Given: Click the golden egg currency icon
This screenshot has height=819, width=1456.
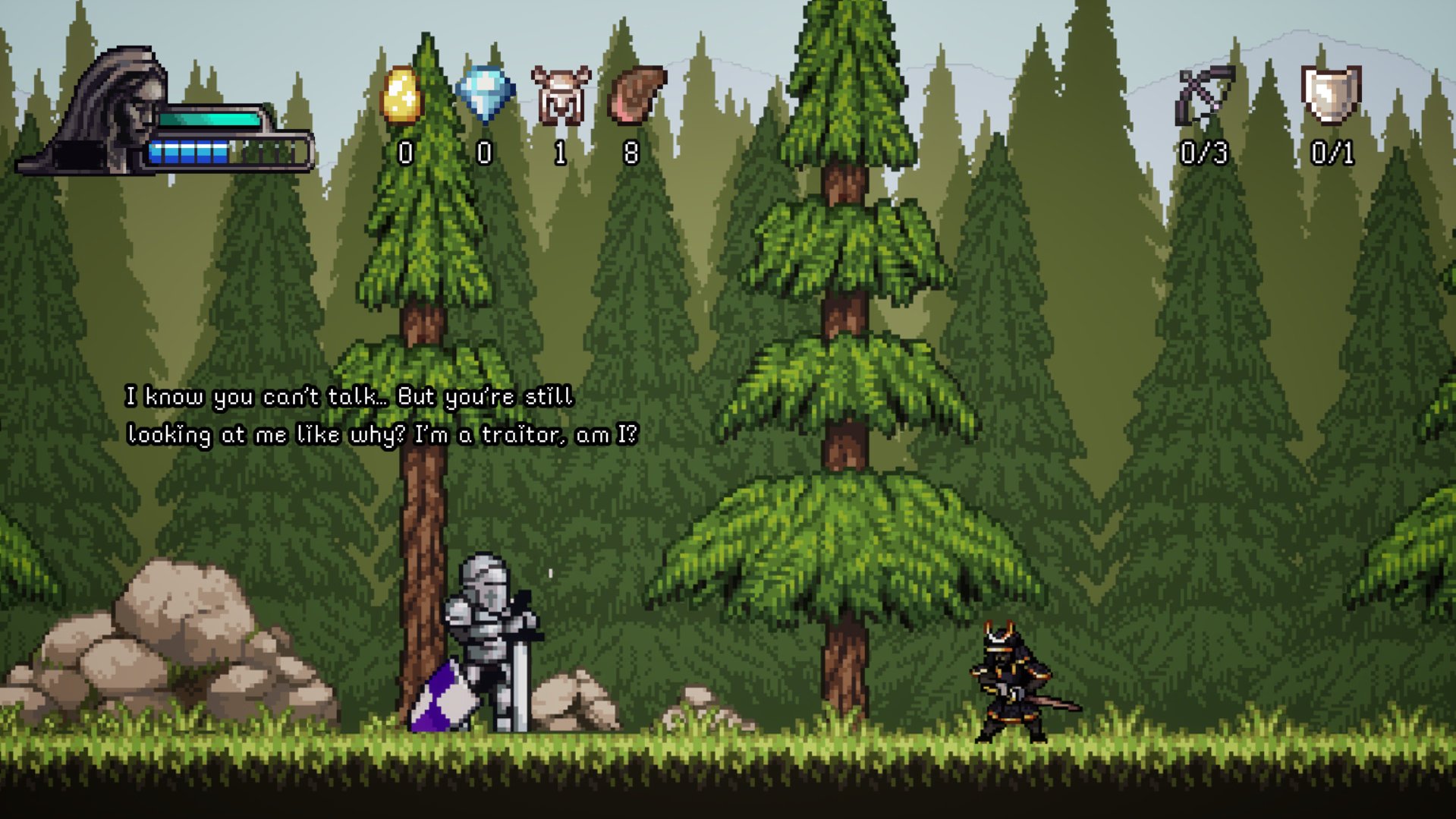Looking at the screenshot, I should 401,96.
